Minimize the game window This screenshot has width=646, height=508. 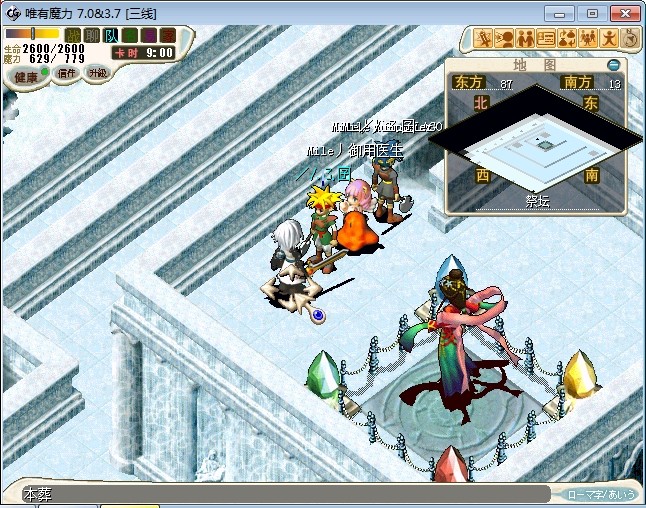click(x=563, y=12)
